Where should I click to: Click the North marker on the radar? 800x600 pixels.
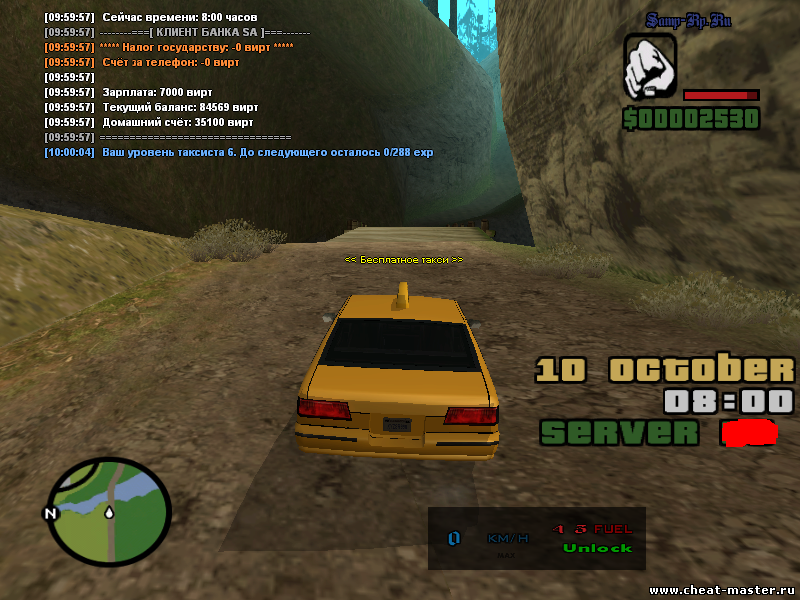point(47,514)
